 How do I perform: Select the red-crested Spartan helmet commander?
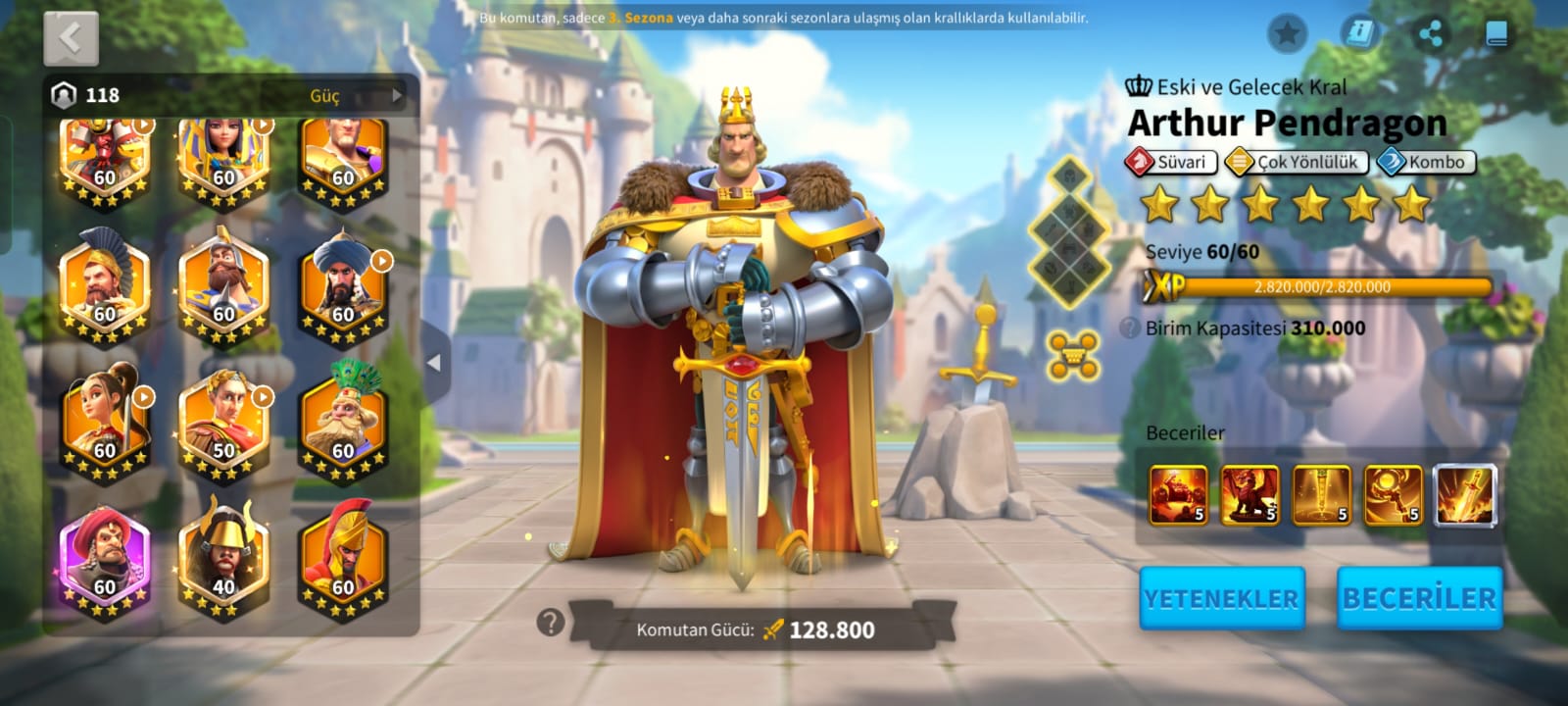point(343,558)
